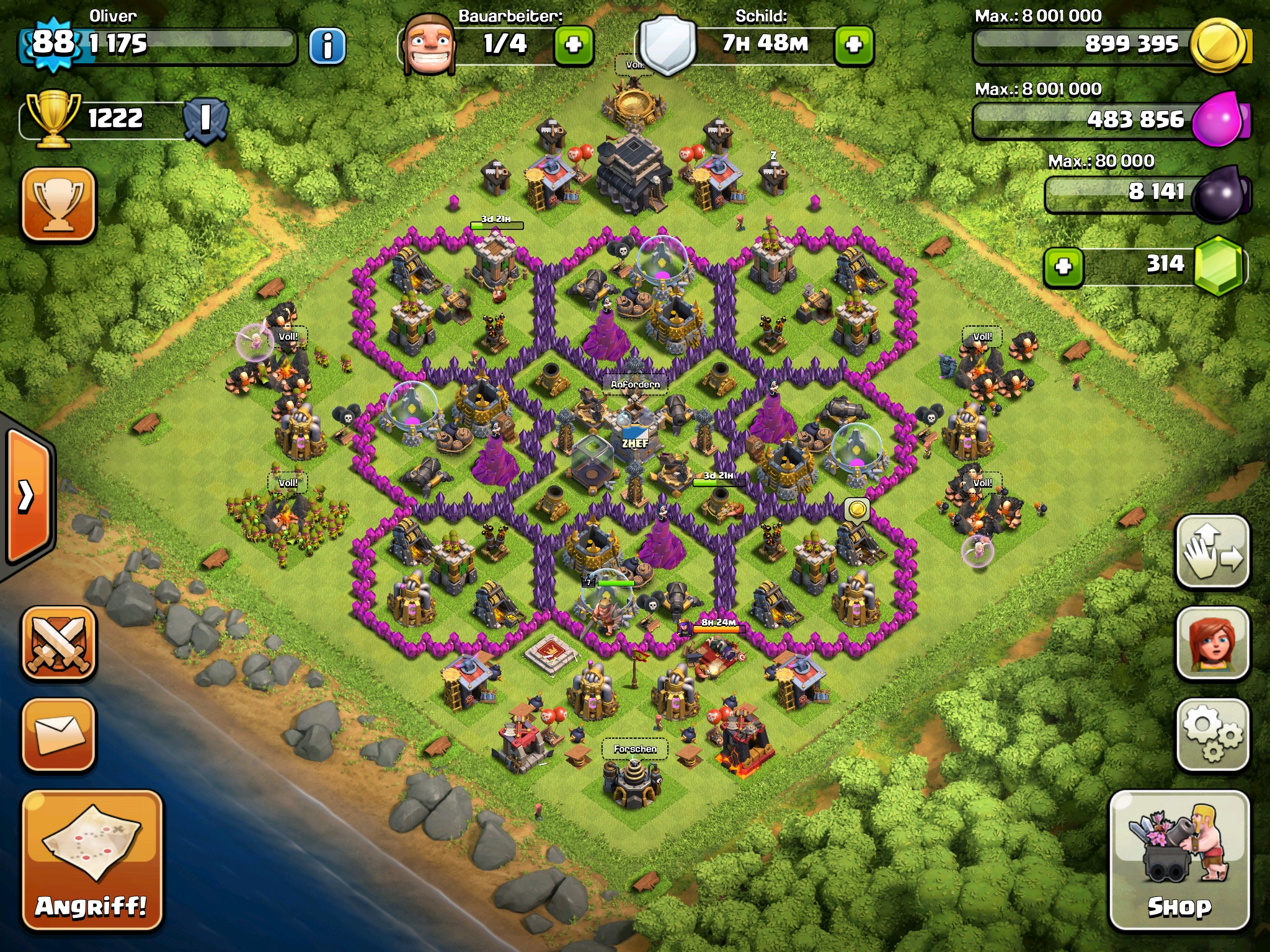Tap the level 88 experience star
1270x952 pixels.
[x=53, y=43]
